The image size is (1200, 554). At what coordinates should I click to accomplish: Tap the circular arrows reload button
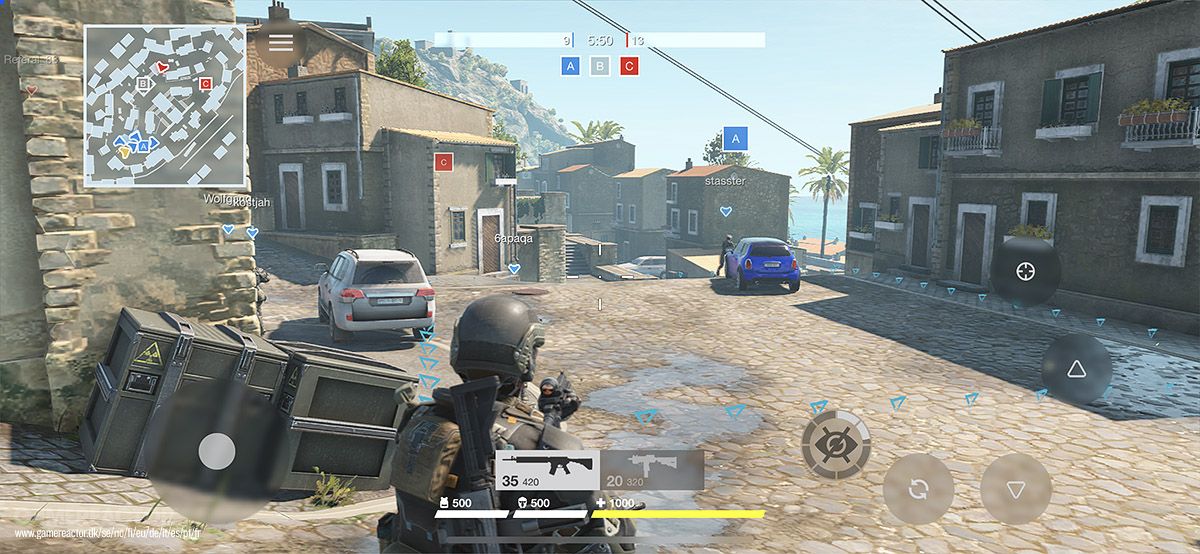(x=918, y=489)
